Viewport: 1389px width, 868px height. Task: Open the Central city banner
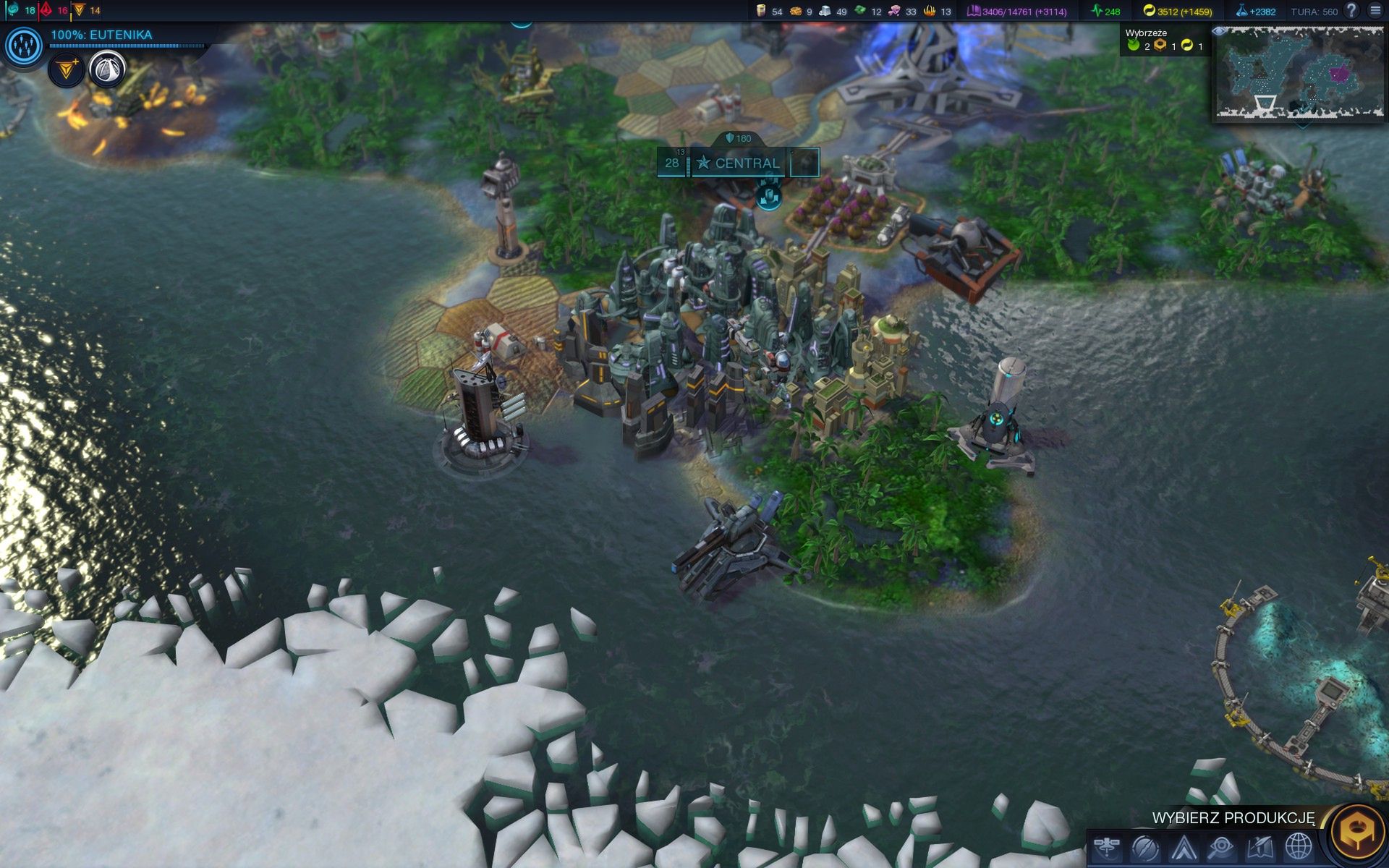[739, 163]
